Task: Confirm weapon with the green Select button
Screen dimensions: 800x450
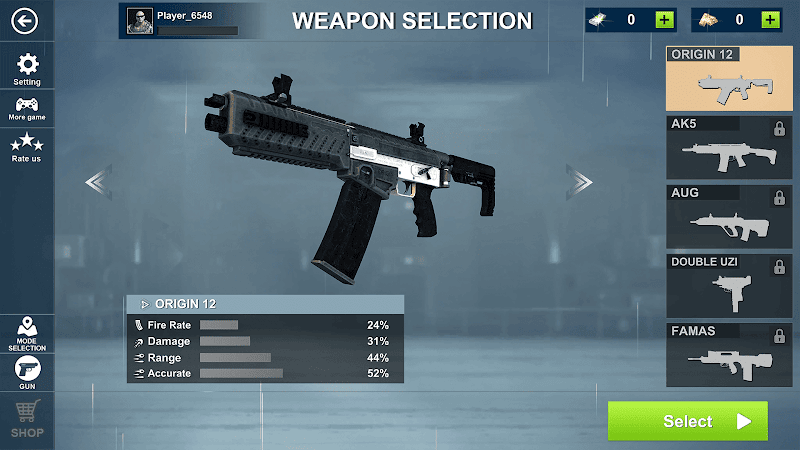Action: 688,421
